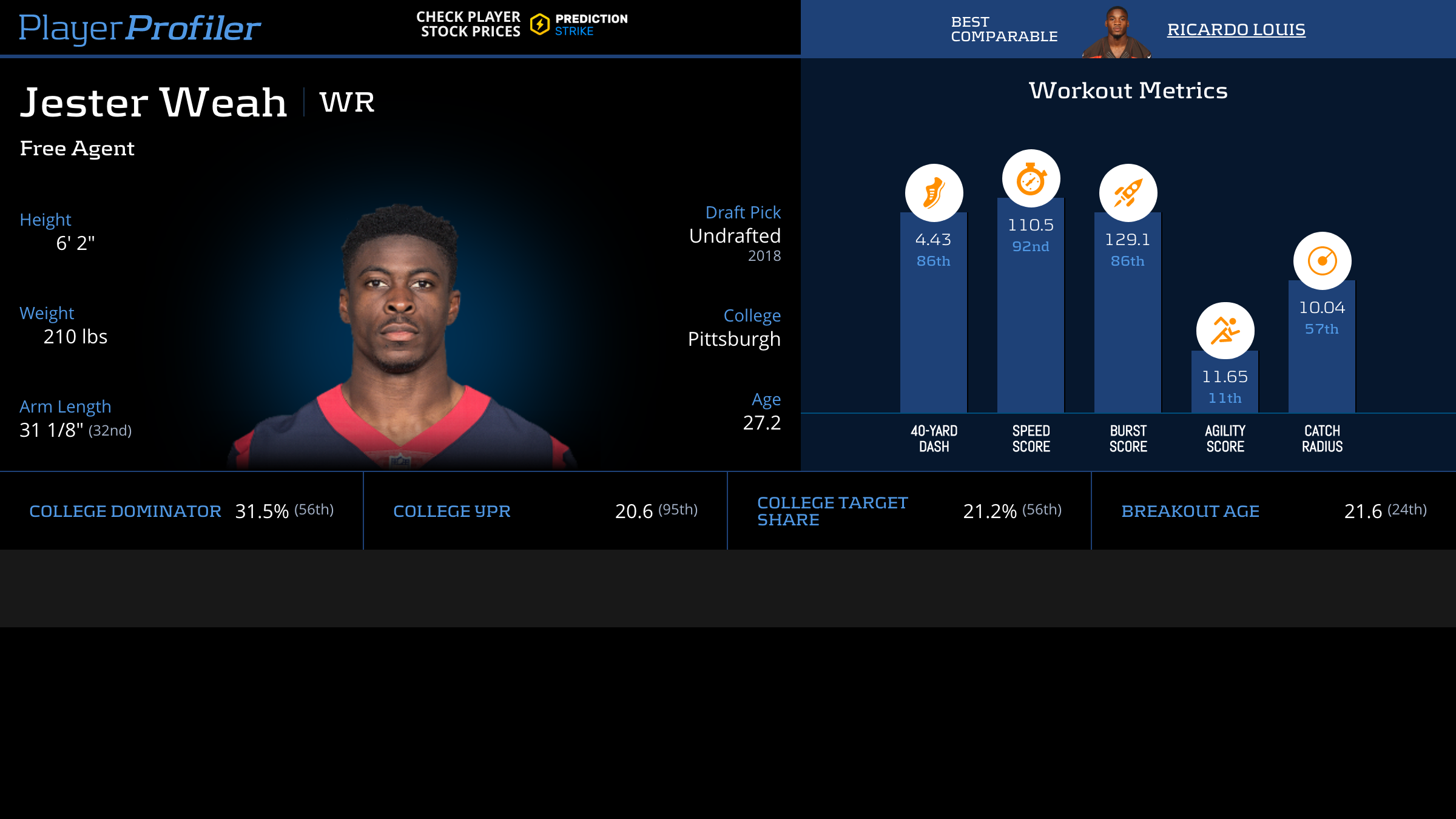The width and height of the screenshot is (1456, 819).
Task: Open the PlayerProfiler home logo
Action: [140, 28]
